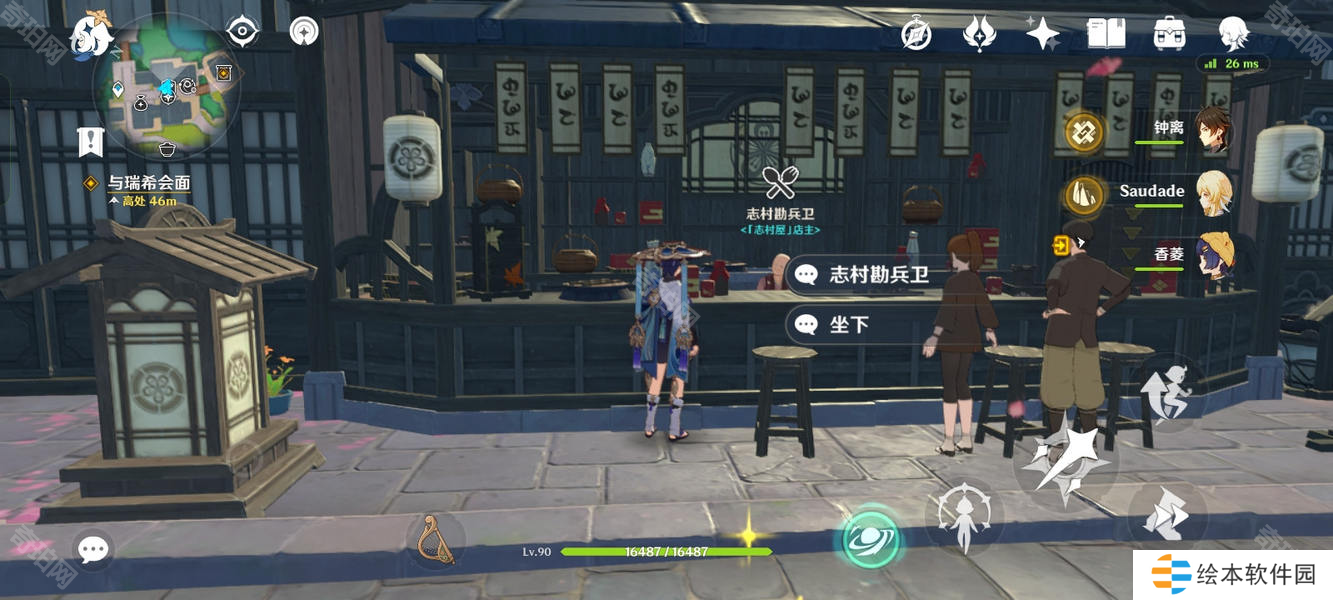Screen dimensions: 1333x600
Task: Trigger the elemental burst button
Action: pos(964,517)
